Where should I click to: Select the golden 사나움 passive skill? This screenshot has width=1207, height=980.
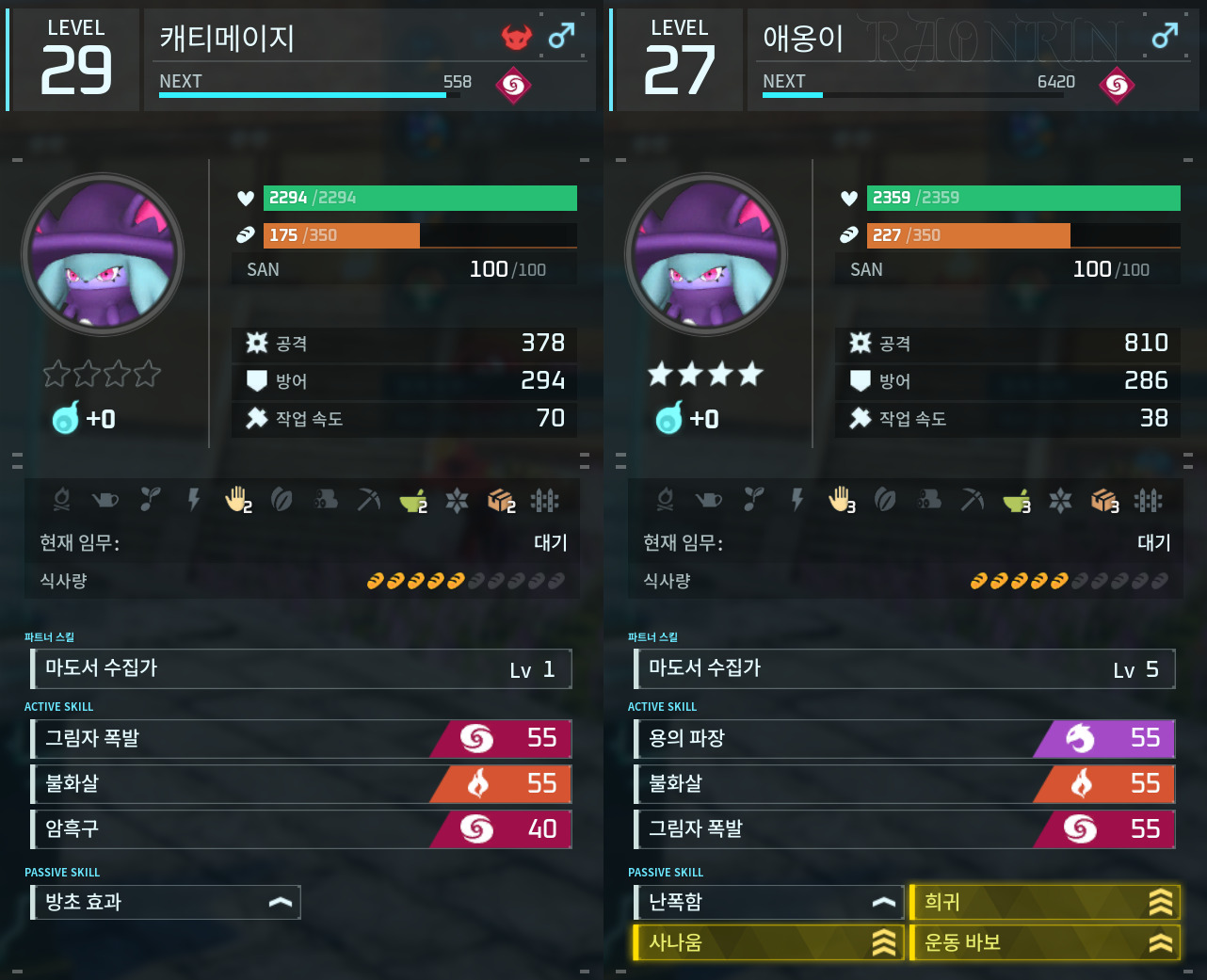pyautogui.click(x=767, y=942)
